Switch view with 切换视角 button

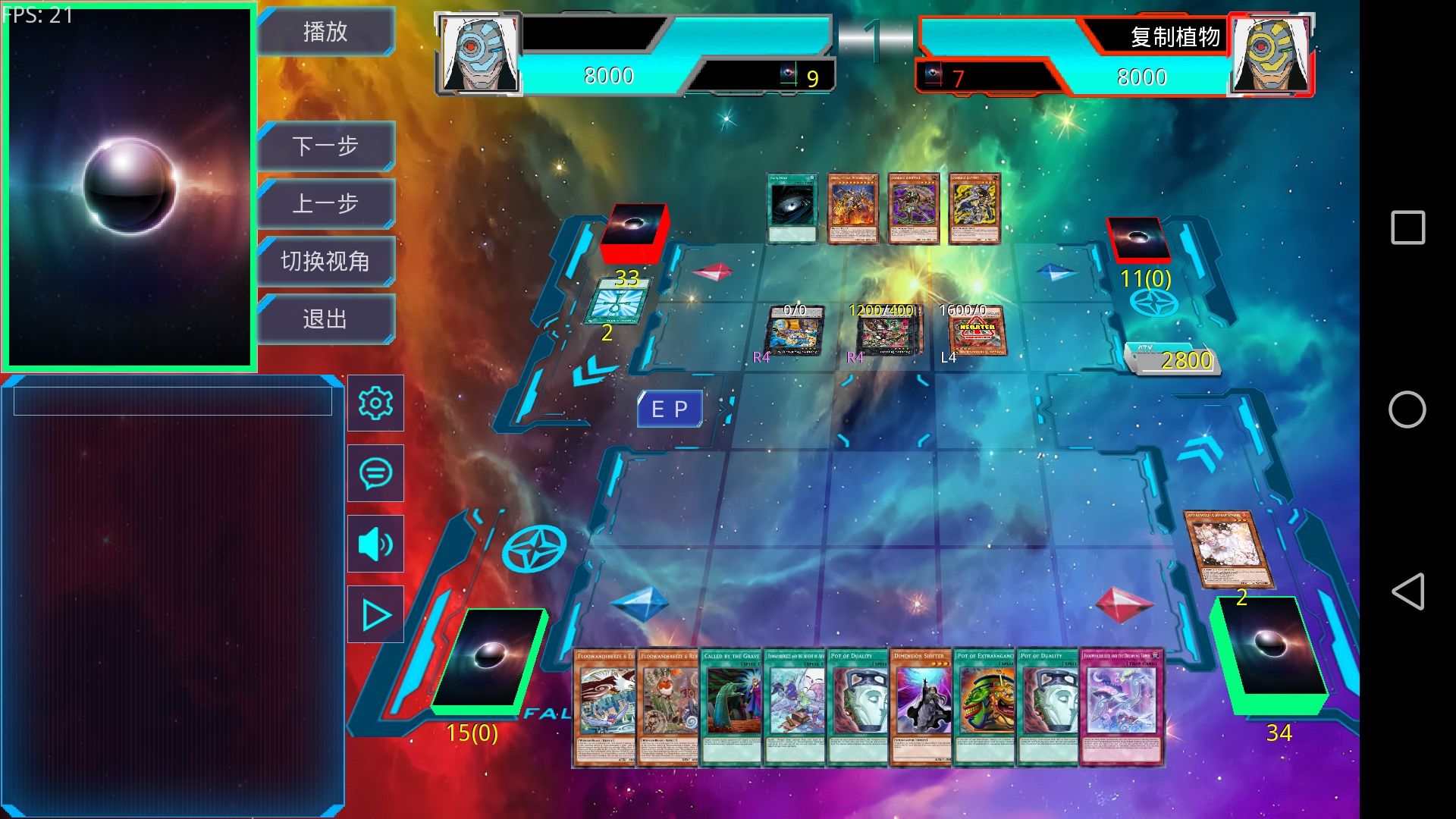tap(325, 261)
